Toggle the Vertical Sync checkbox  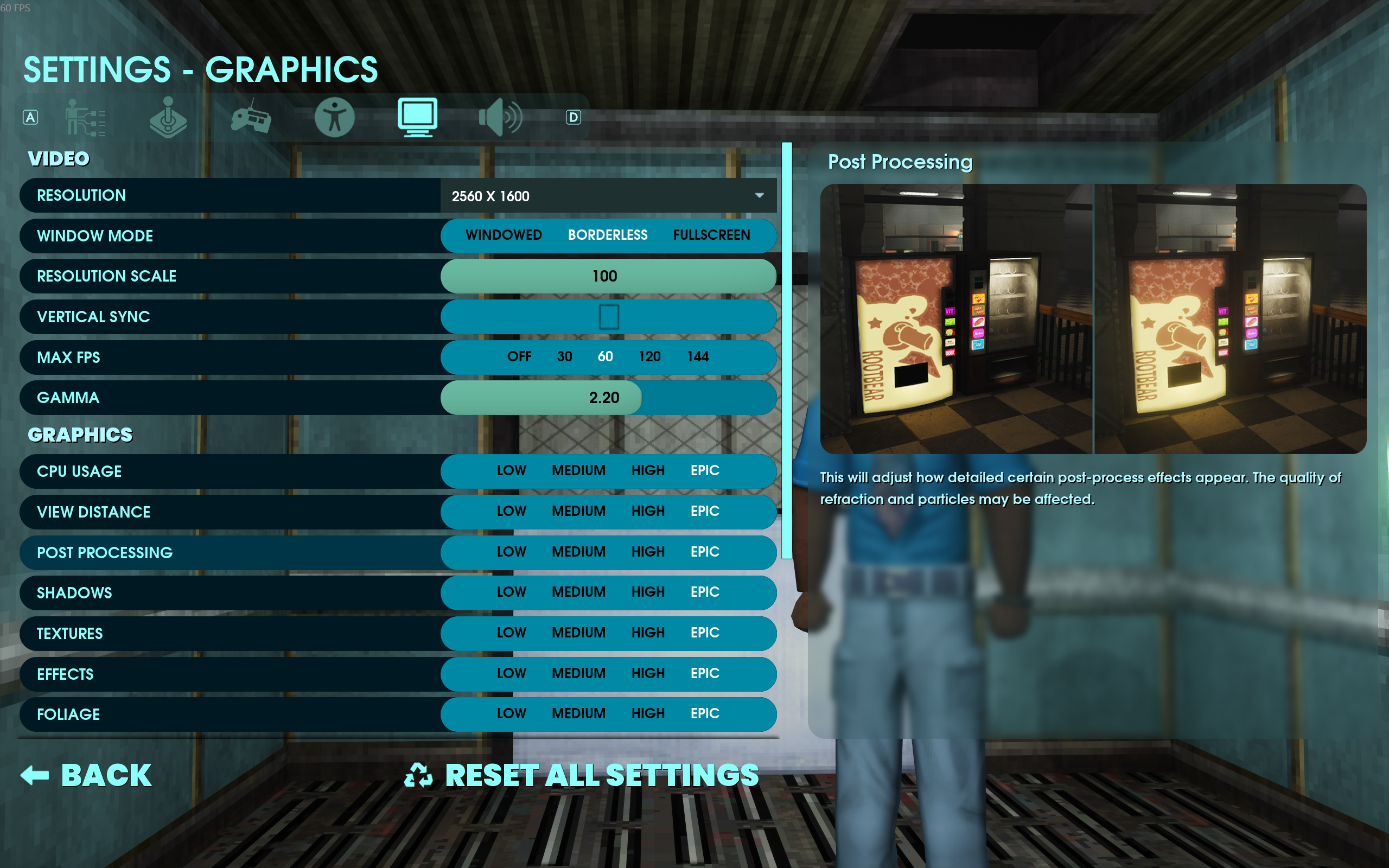pyautogui.click(x=608, y=317)
